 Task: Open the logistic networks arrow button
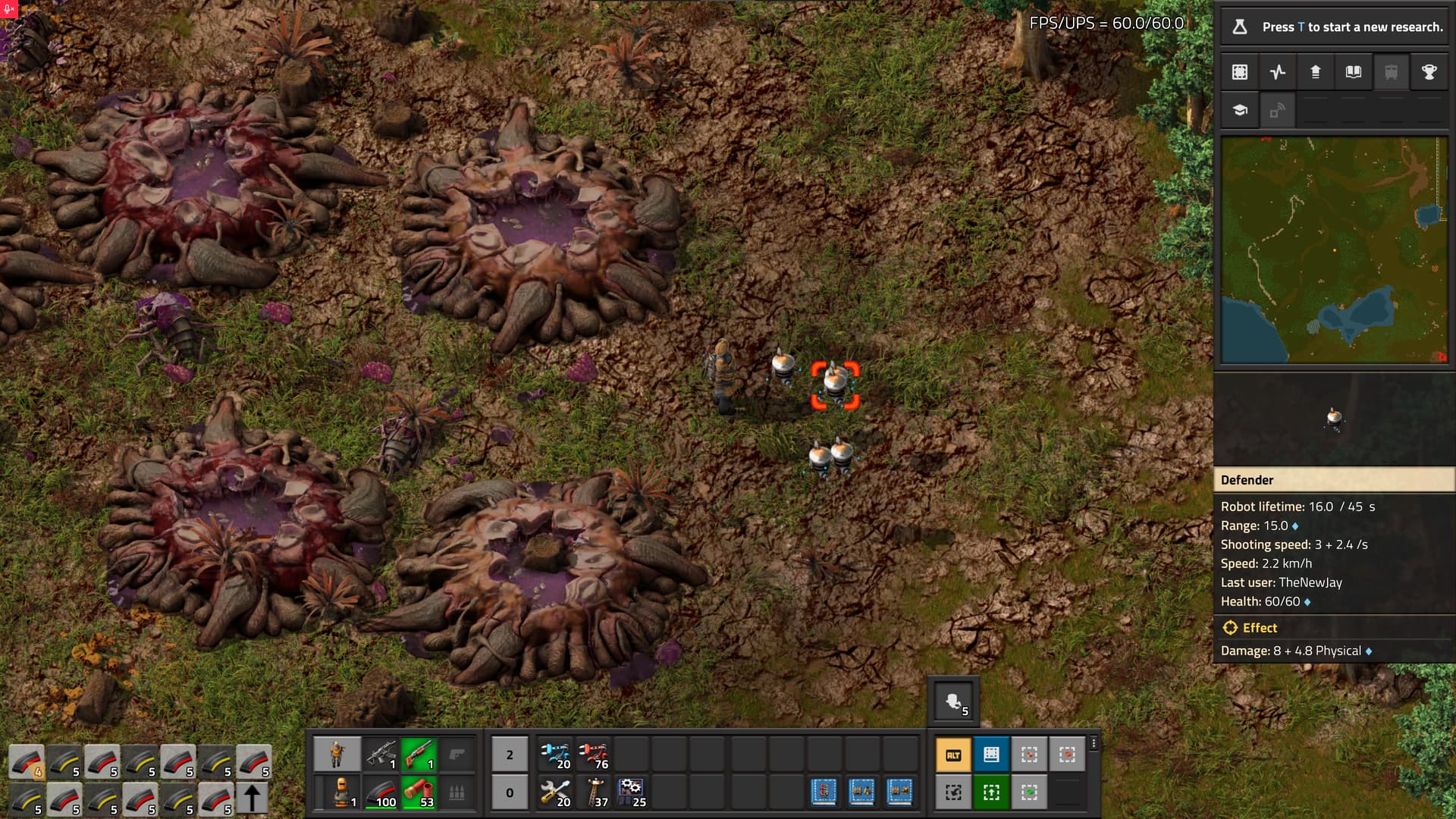click(x=1316, y=72)
